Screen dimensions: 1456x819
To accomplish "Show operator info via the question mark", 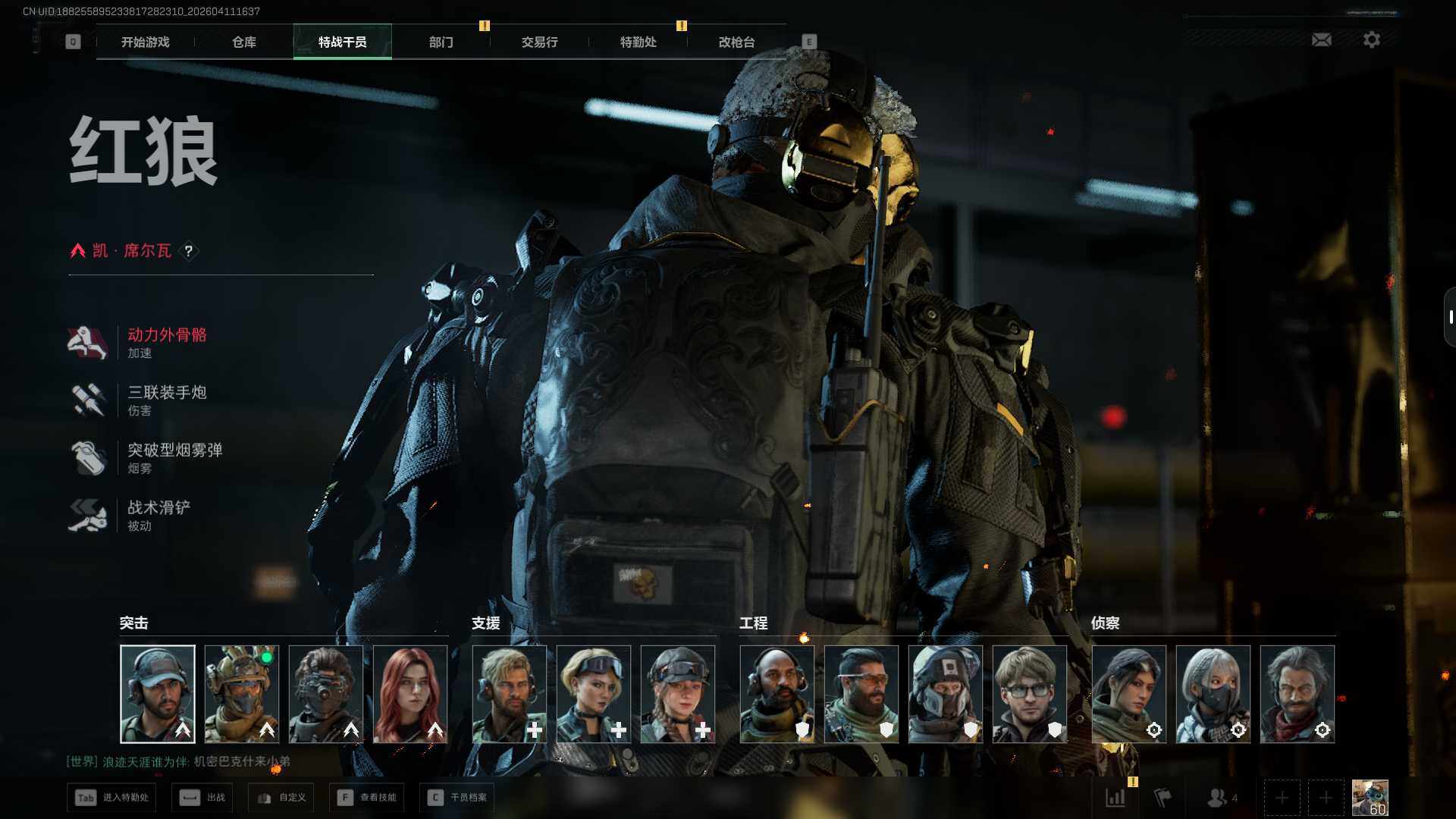I will click(189, 251).
